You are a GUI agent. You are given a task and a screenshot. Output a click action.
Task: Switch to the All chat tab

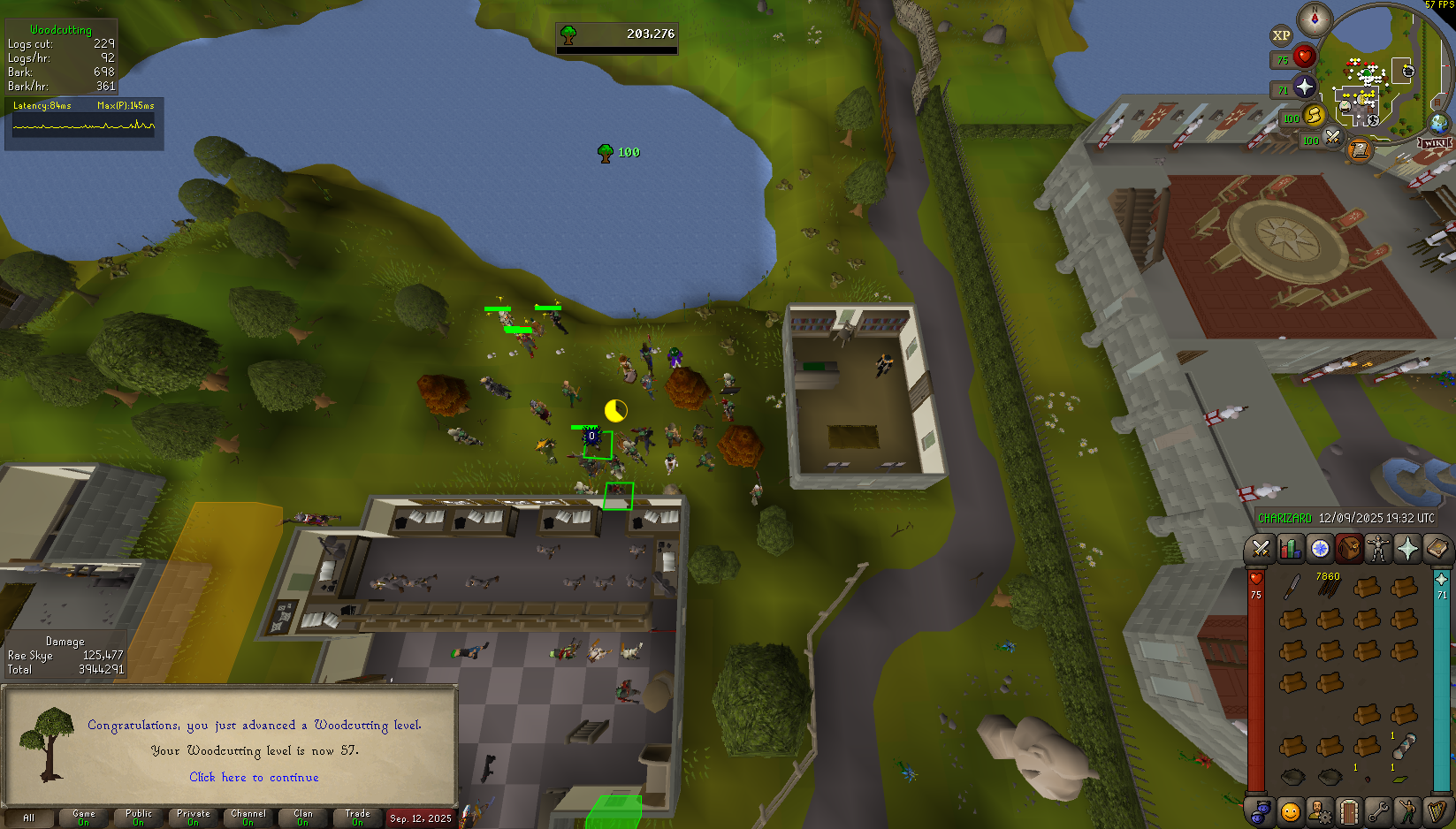pos(28,818)
